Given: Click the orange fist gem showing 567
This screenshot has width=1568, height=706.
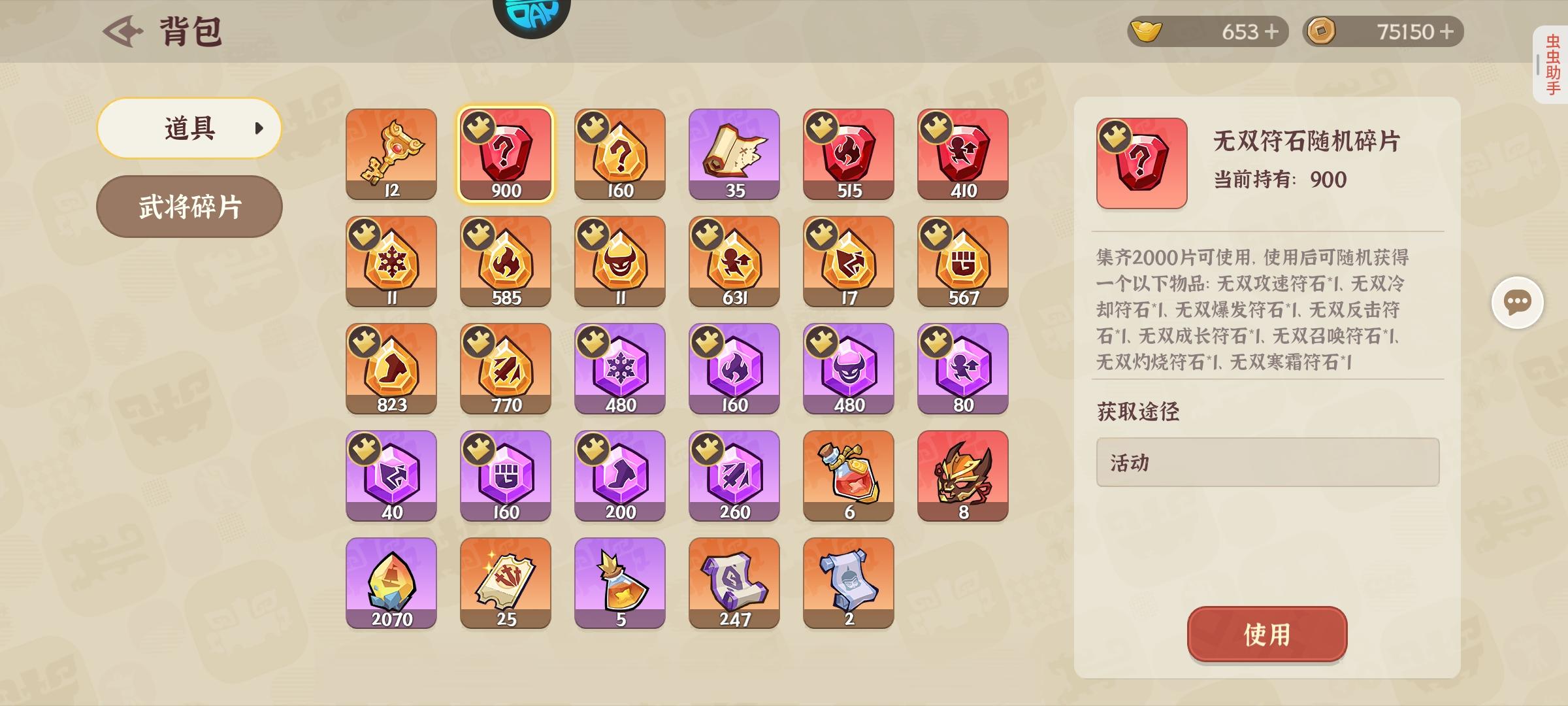Looking at the screenshot, I should [x=962, y=261].
